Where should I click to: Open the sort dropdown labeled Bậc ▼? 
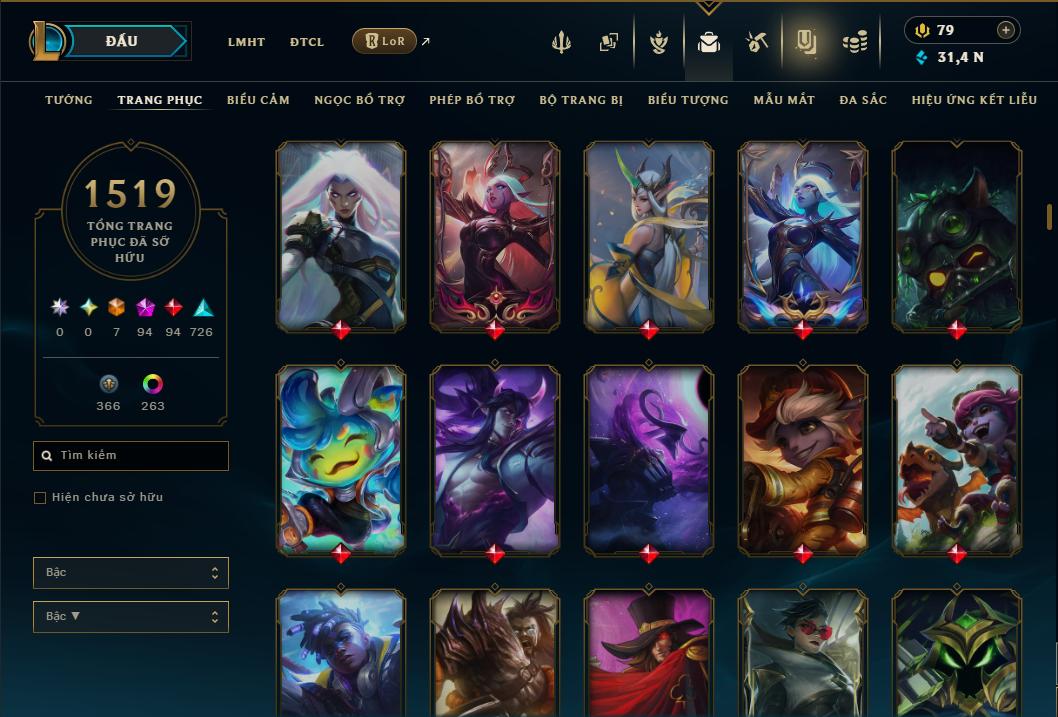click(131, 617)
